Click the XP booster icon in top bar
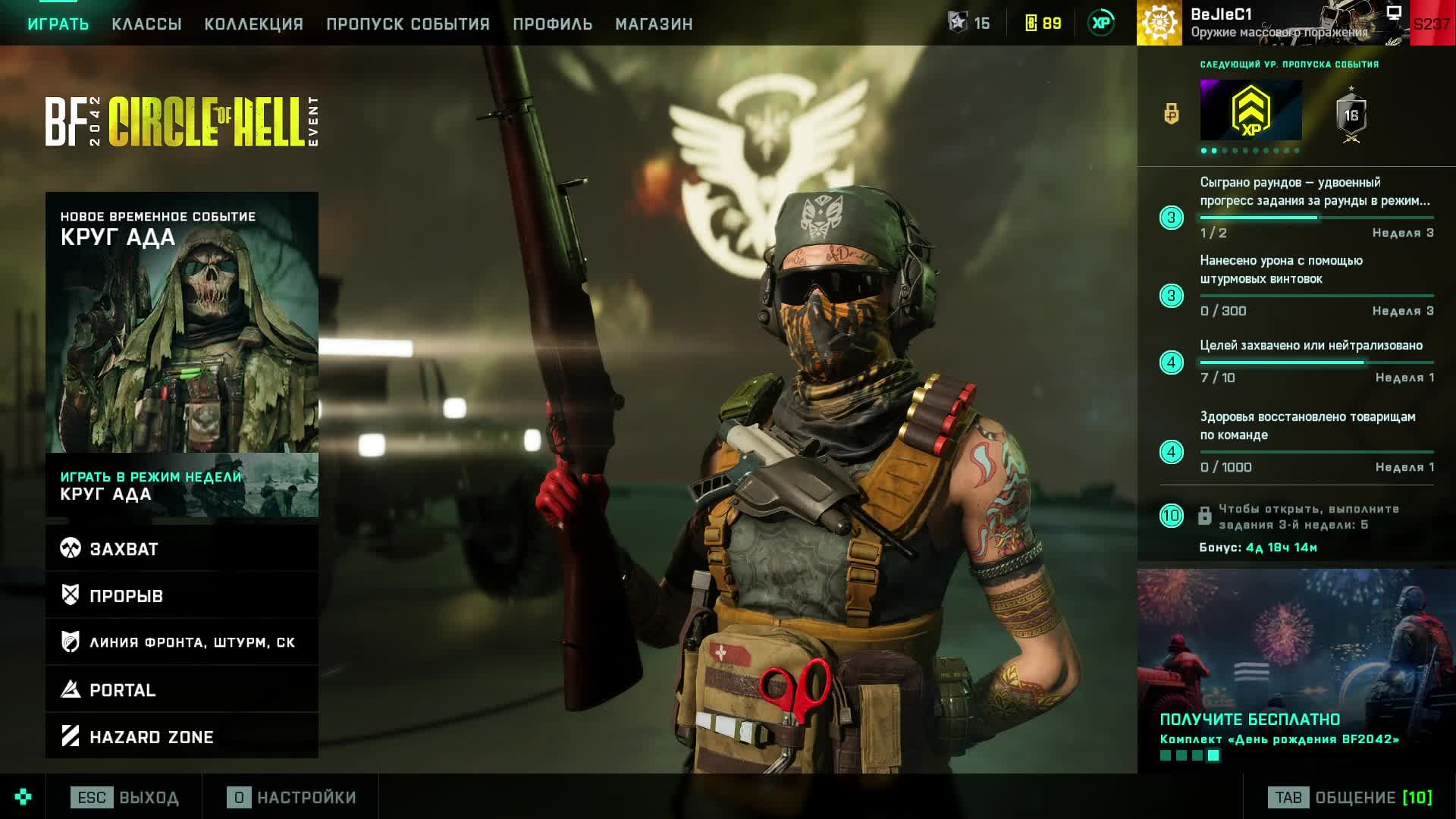 point(1101,23)
